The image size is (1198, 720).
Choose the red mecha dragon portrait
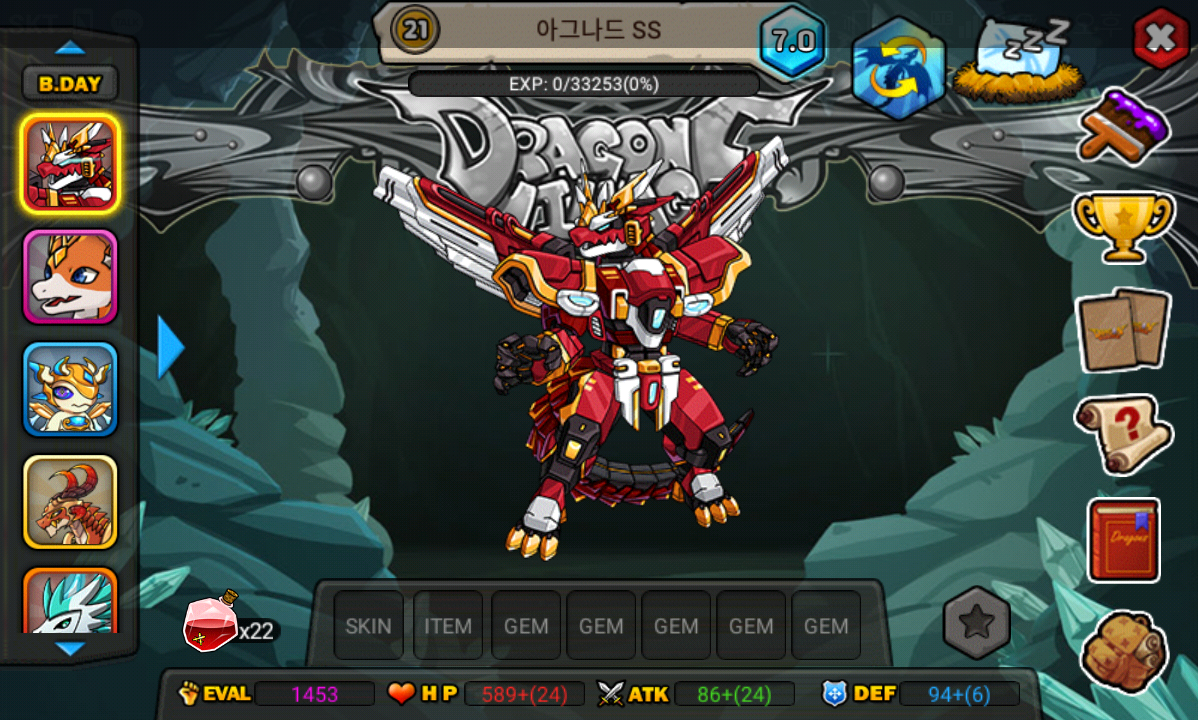click(x=70, y=164)
